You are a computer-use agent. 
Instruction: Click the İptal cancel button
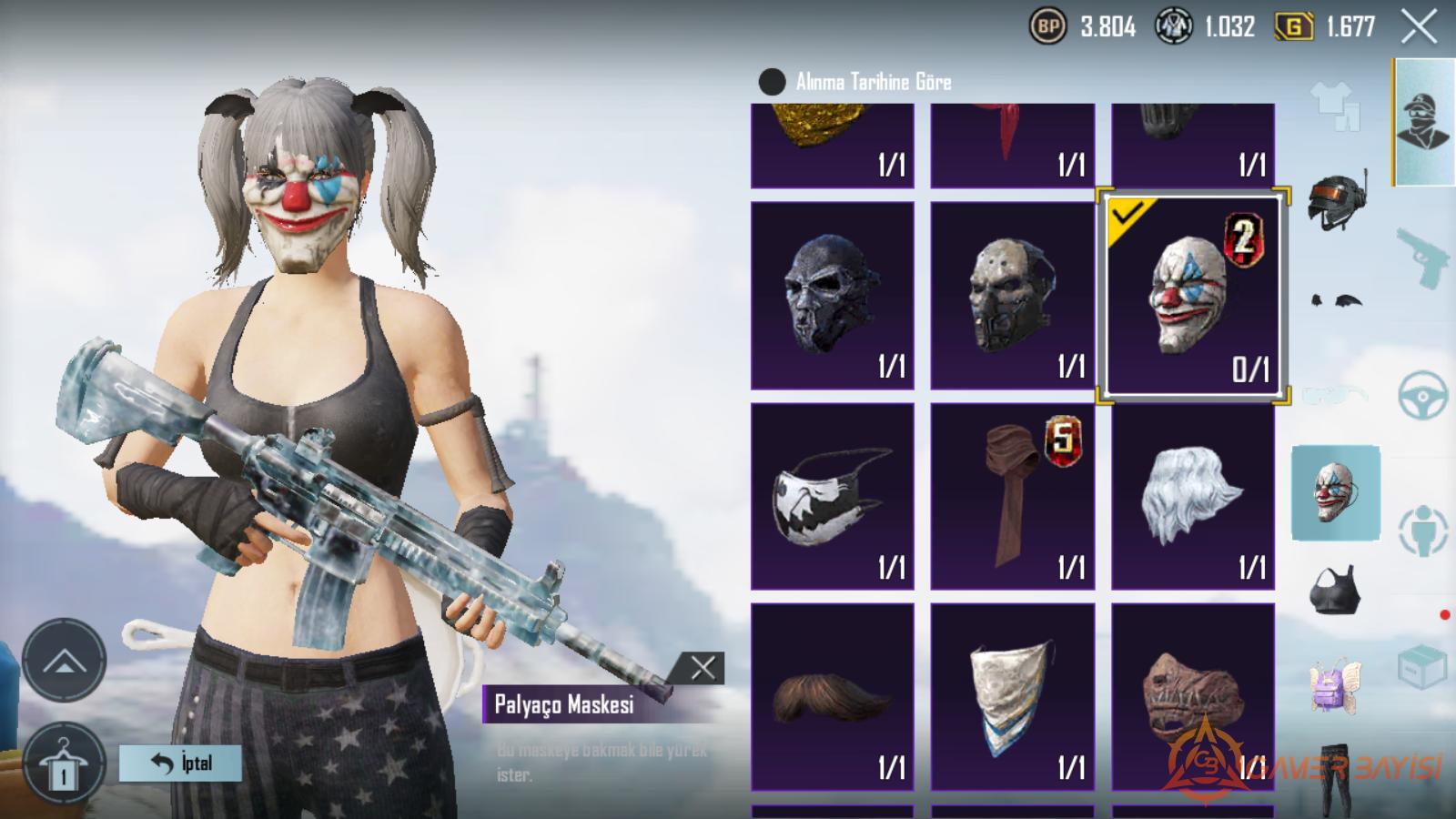coord(180,763)
